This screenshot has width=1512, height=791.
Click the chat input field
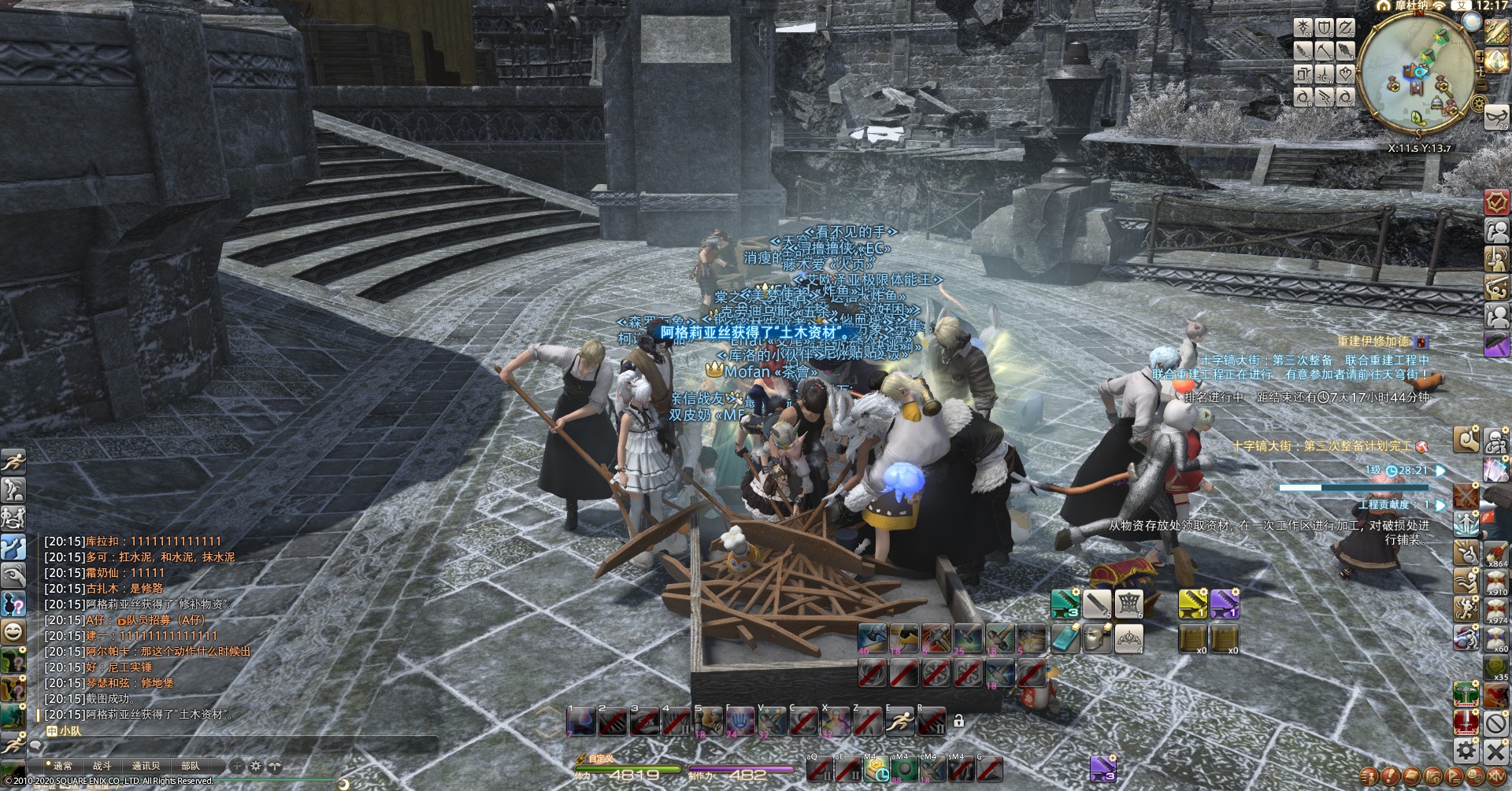click(x=228, y=744)
